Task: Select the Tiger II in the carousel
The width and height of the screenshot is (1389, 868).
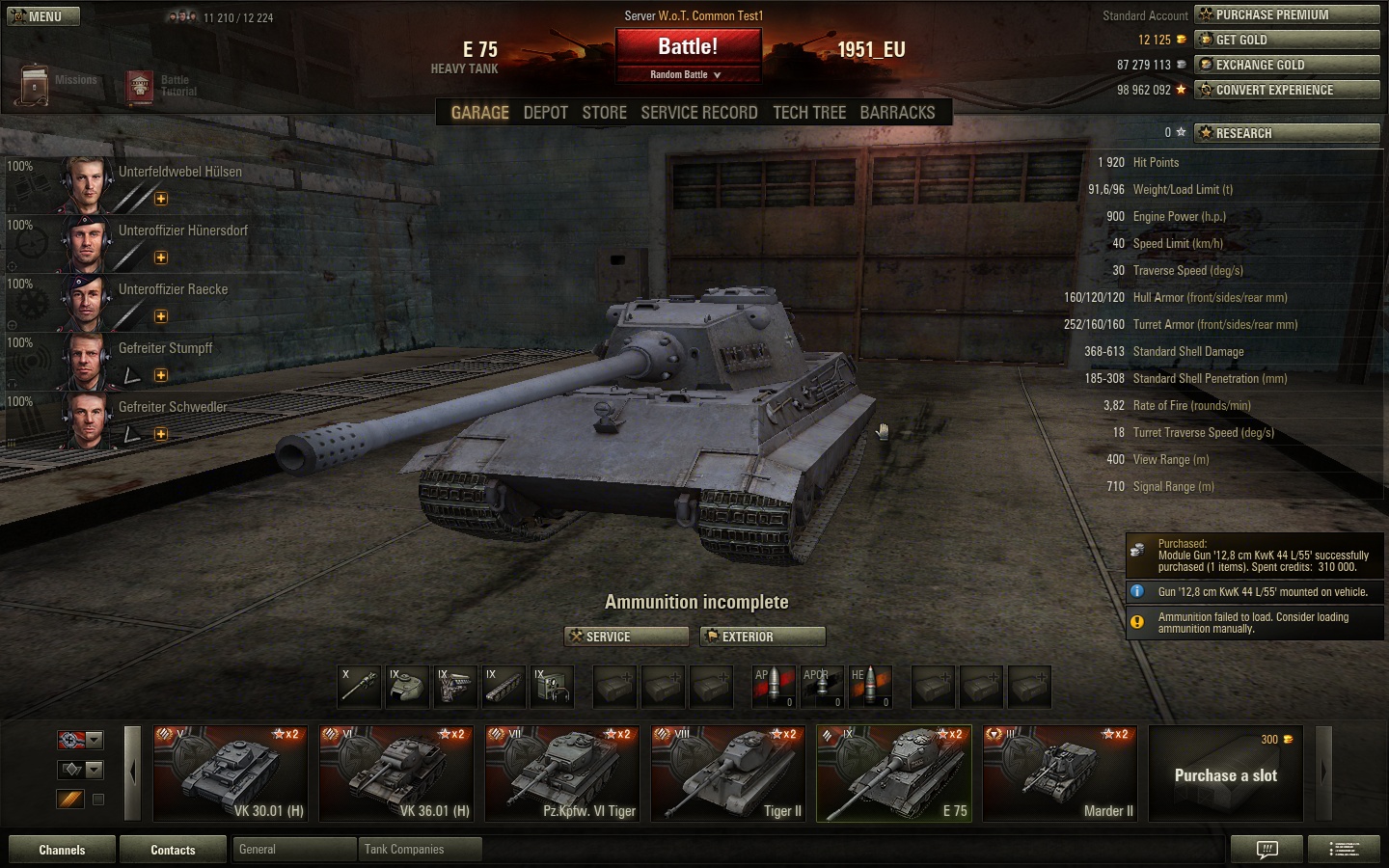Action: tap(728, 773)
